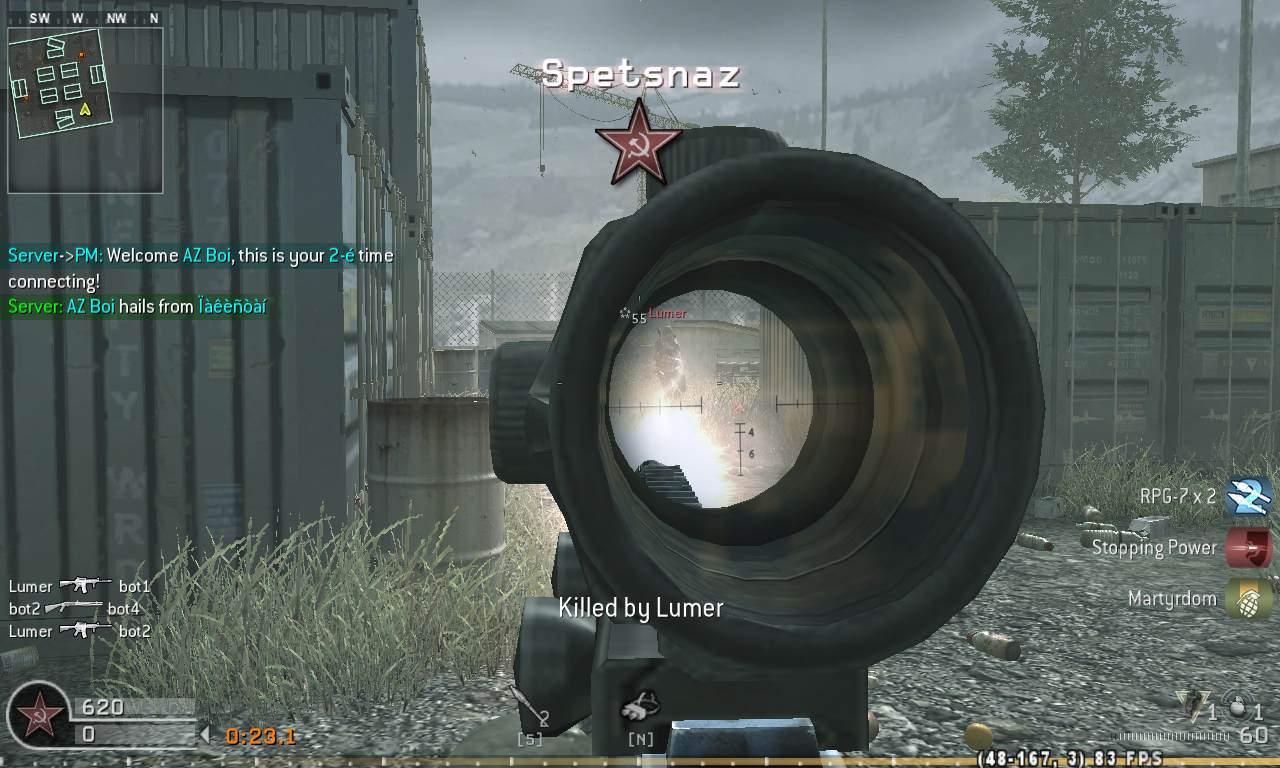This screenshot has width=1280, height=768.
Task: Select the shotgun icon between bot2 and bot4
Action: click(x=75, y=606)
